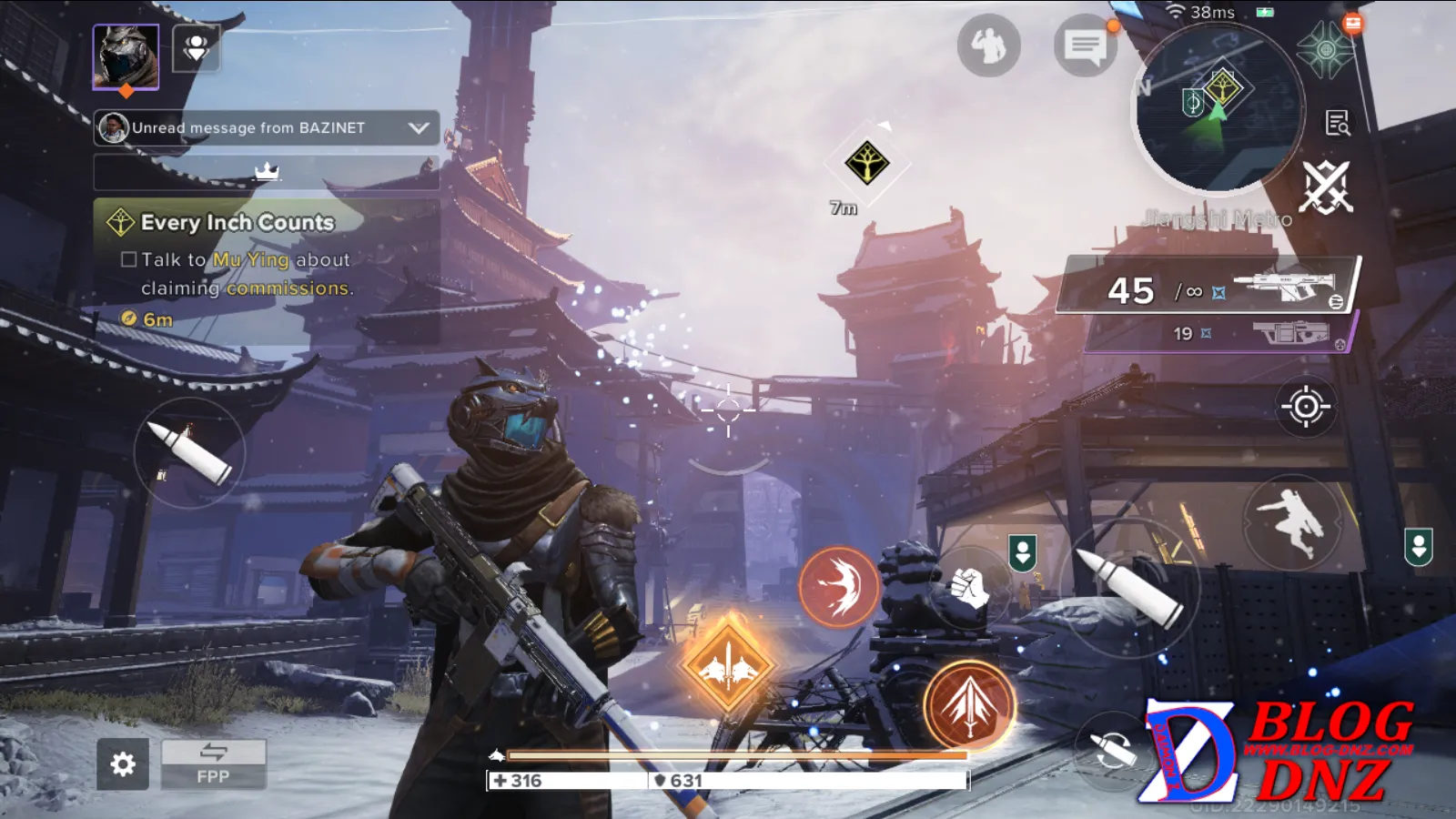Screen dimensions: 1456x819
Task: Open the Every Inch Counts quest tracker
Action: 238,223
